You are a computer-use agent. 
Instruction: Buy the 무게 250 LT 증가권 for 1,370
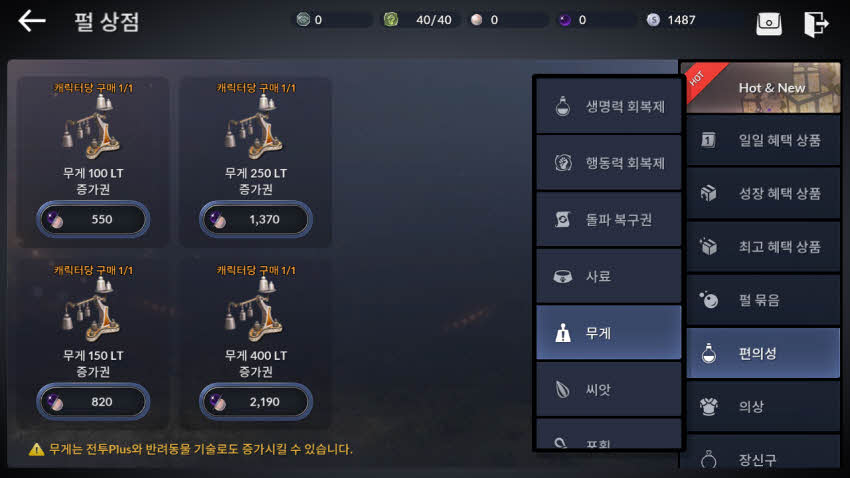tap(256, 219)
